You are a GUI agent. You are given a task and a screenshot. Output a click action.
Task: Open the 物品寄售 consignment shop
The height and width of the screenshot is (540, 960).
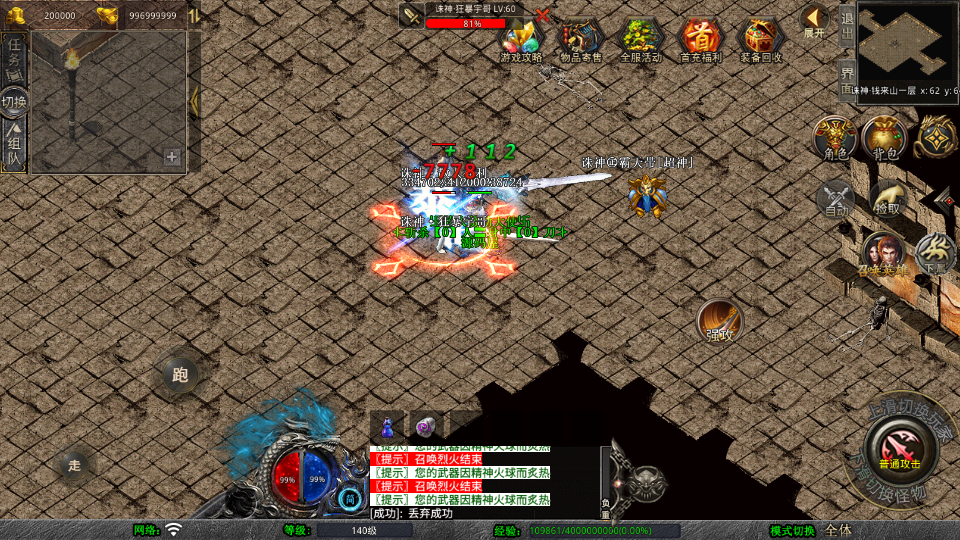tap(581, 38)
